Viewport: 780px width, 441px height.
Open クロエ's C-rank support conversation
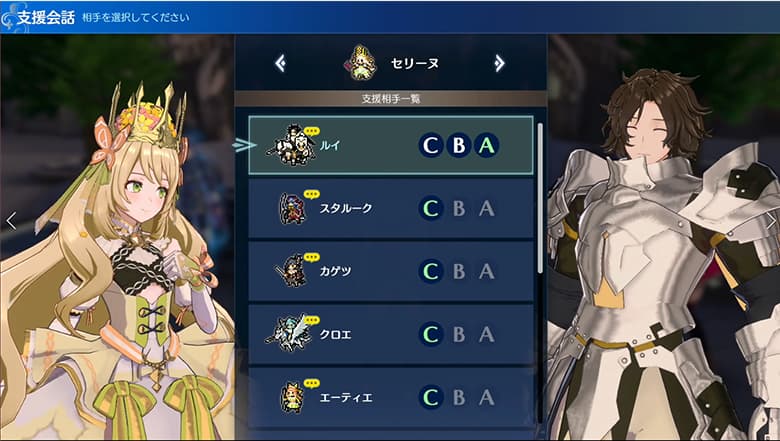tap(431, 334)
